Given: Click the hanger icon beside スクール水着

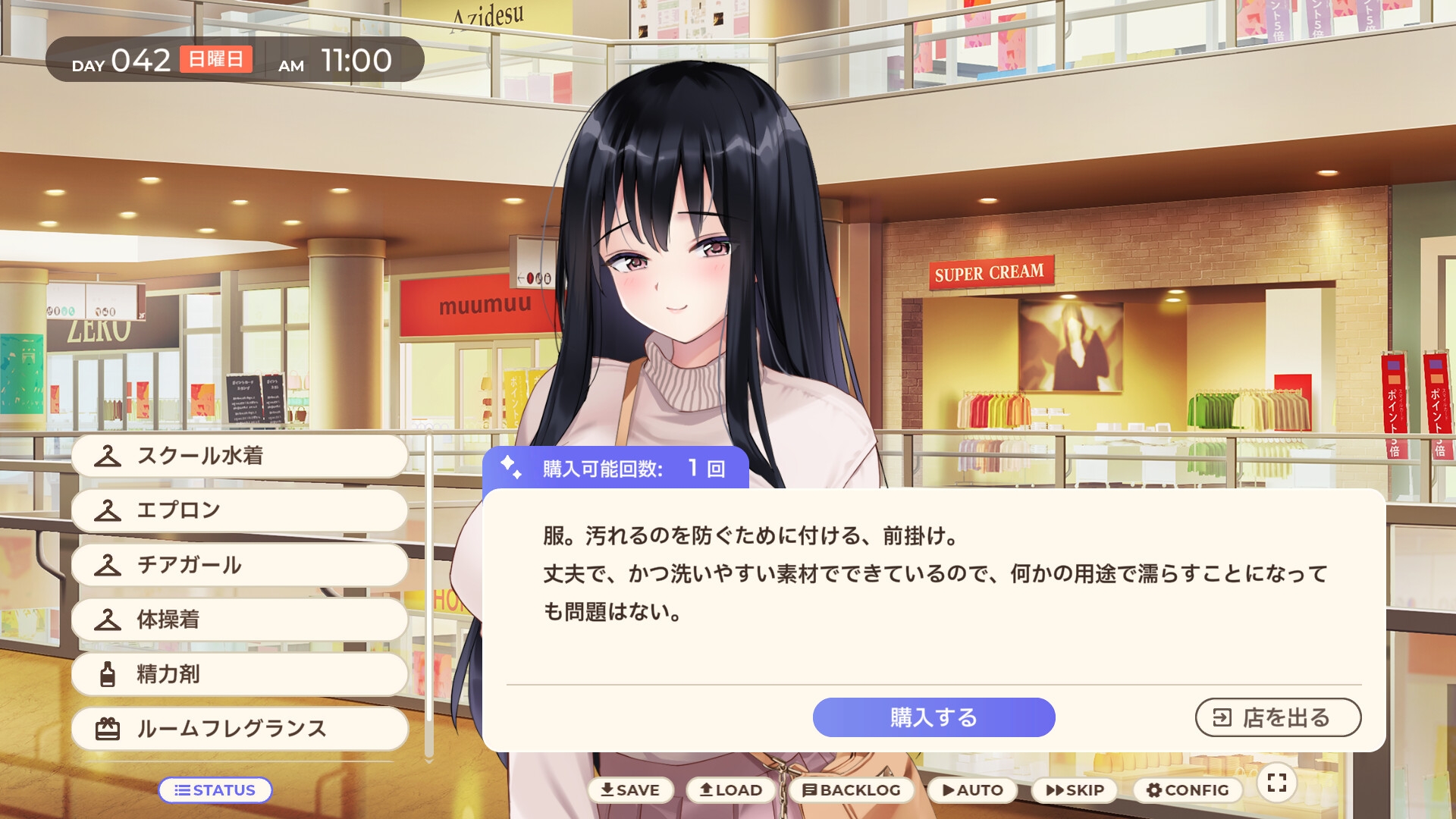Looking at the screenshot, I should (x=108, y=456).
